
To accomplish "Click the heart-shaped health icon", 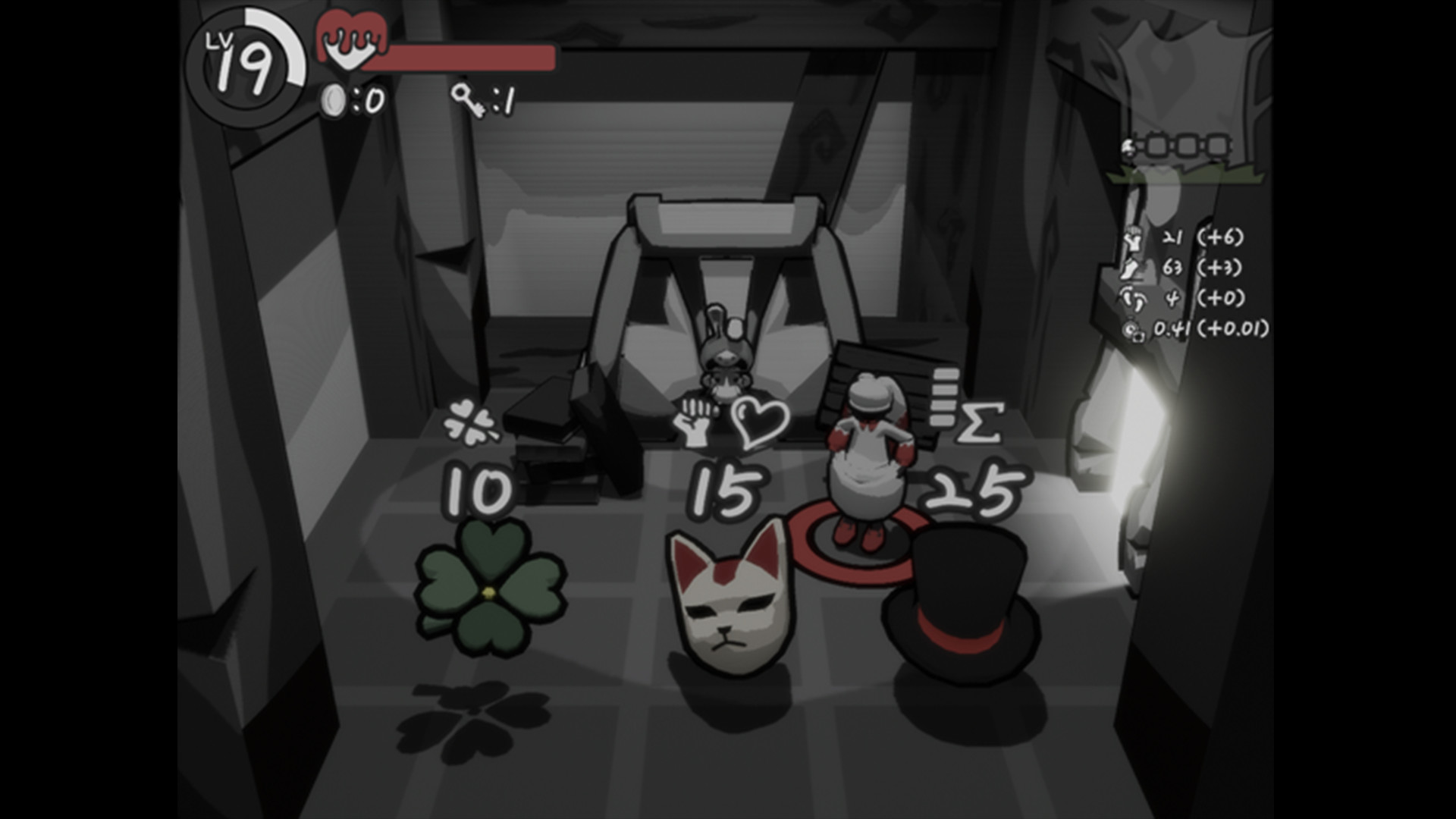I will point(350,42).
